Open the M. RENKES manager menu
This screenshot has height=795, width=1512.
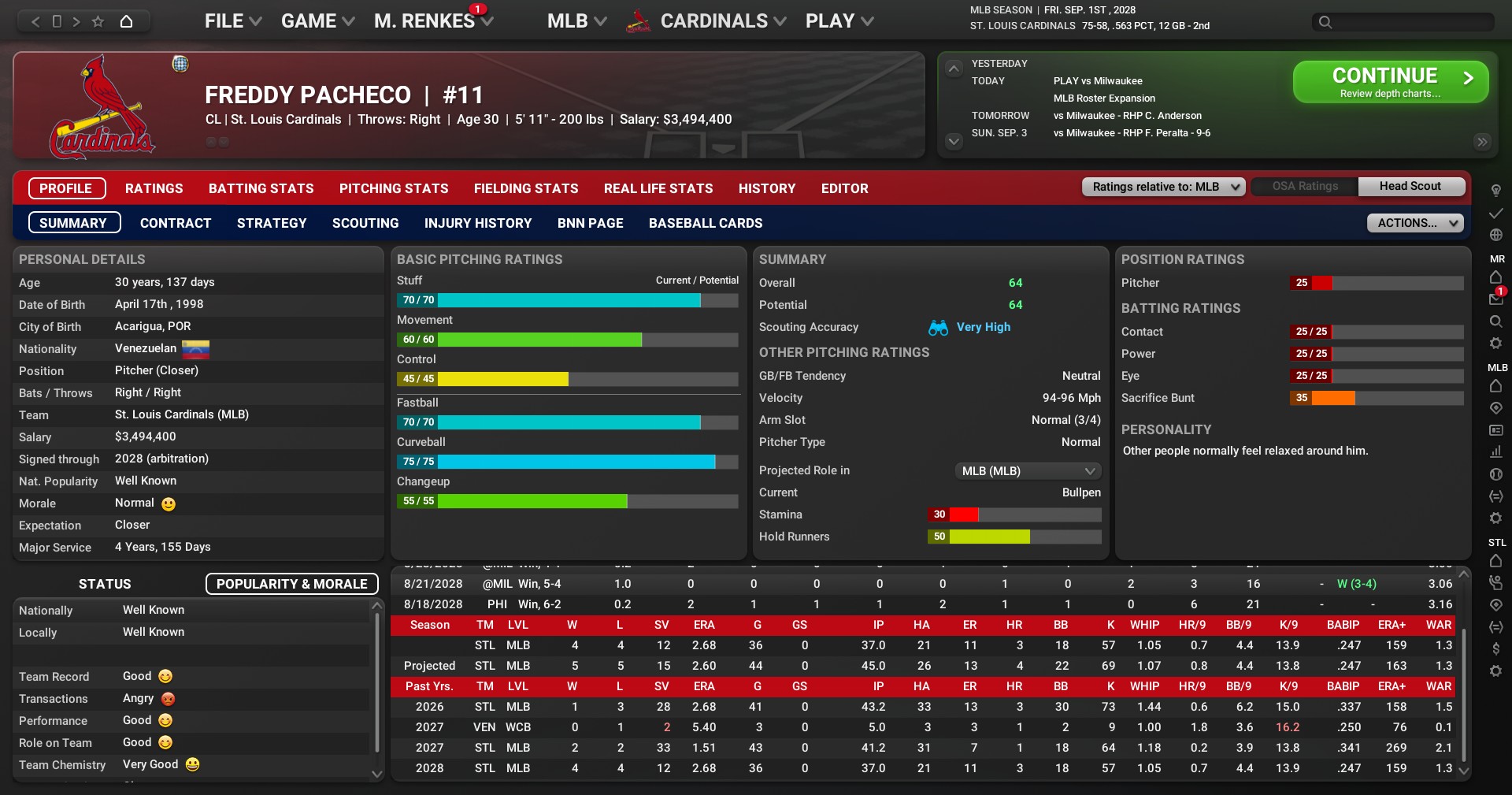(x=432, y=21)
